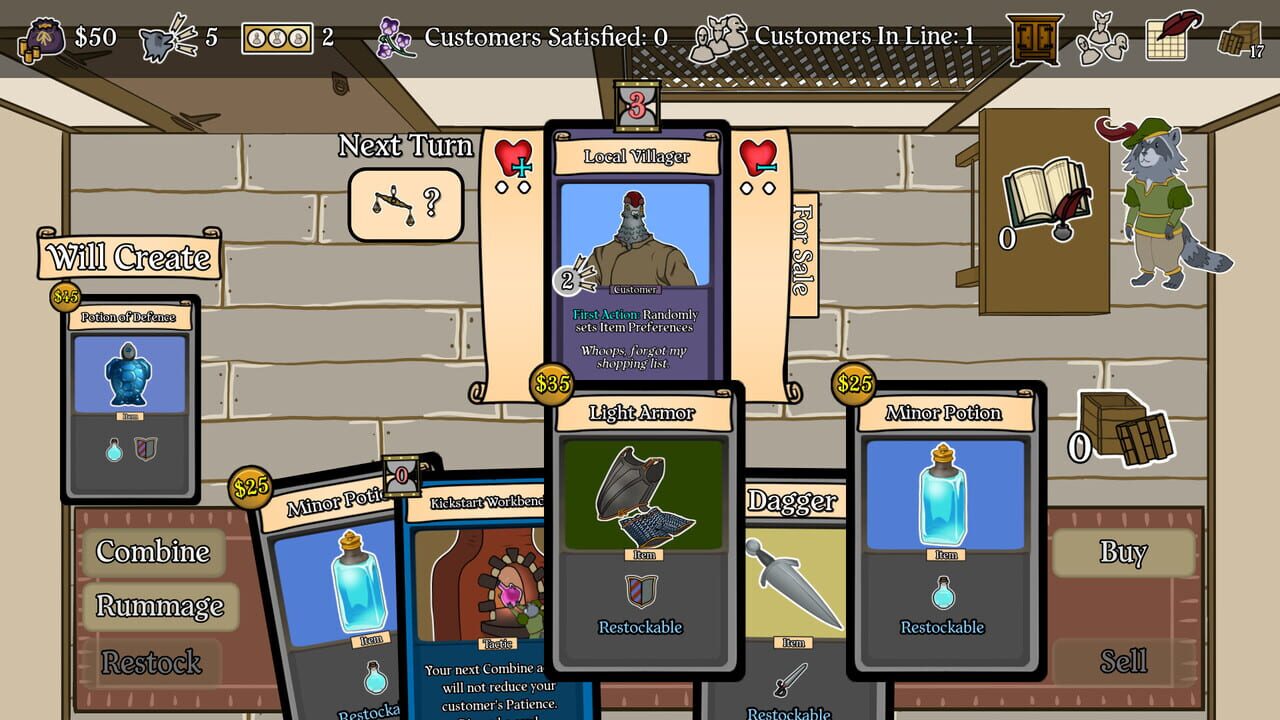Open the crate icon showing 17

(x=1241, y=40)
